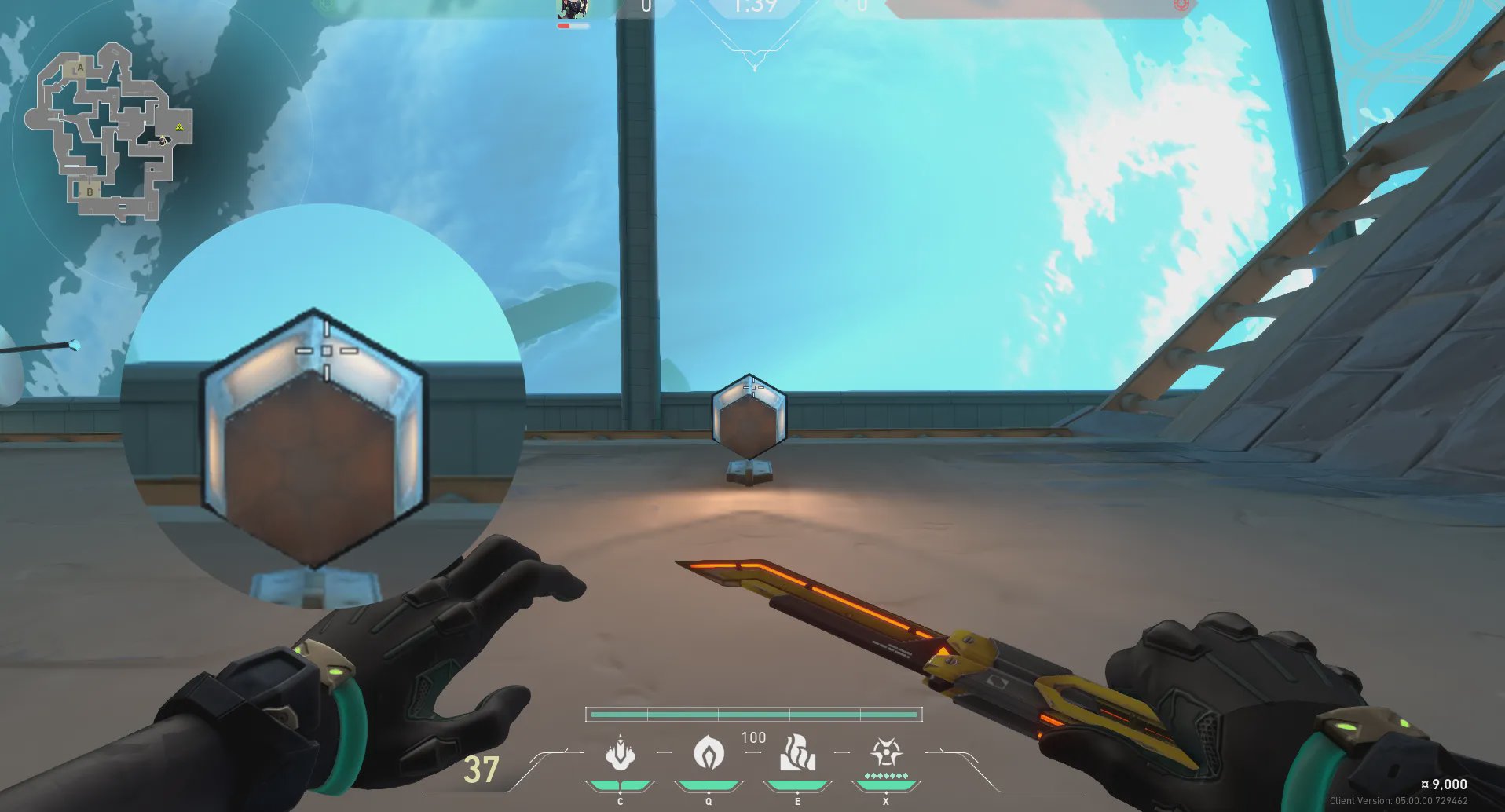The width and height of the screenshot is (1505, 812).
Task: Use the Updraft ability icon
Action: pos(709,754)
